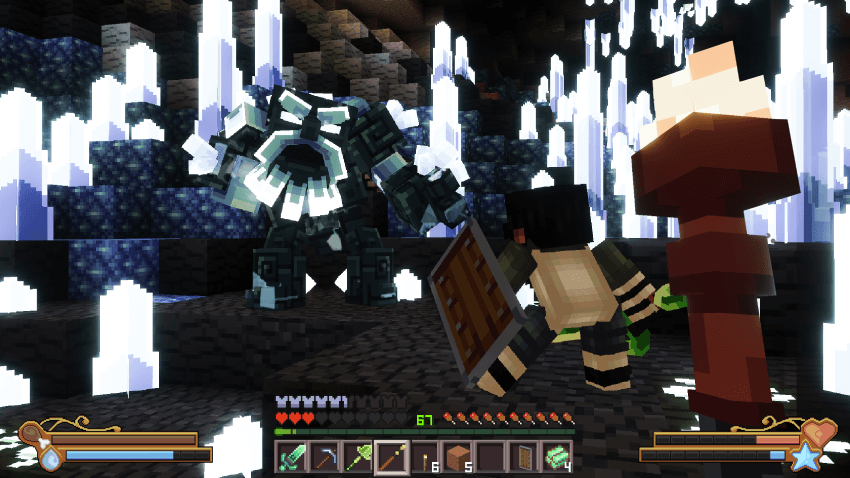This screenshot has width=850, height=478.
Task: Select the gold-tipped staff slot
Action: (x=391, y=457)
